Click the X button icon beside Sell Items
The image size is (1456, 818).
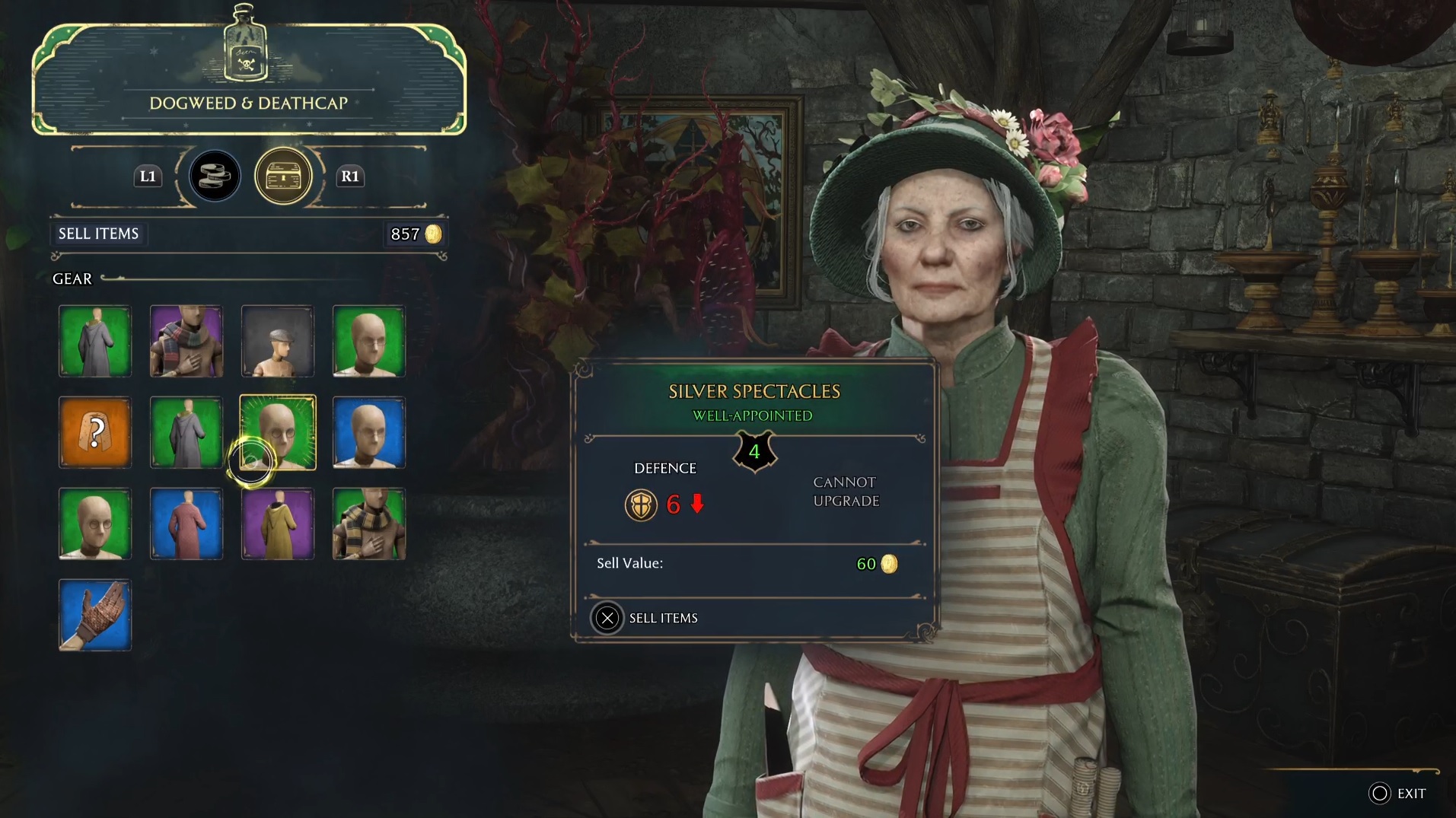(607, 618)
